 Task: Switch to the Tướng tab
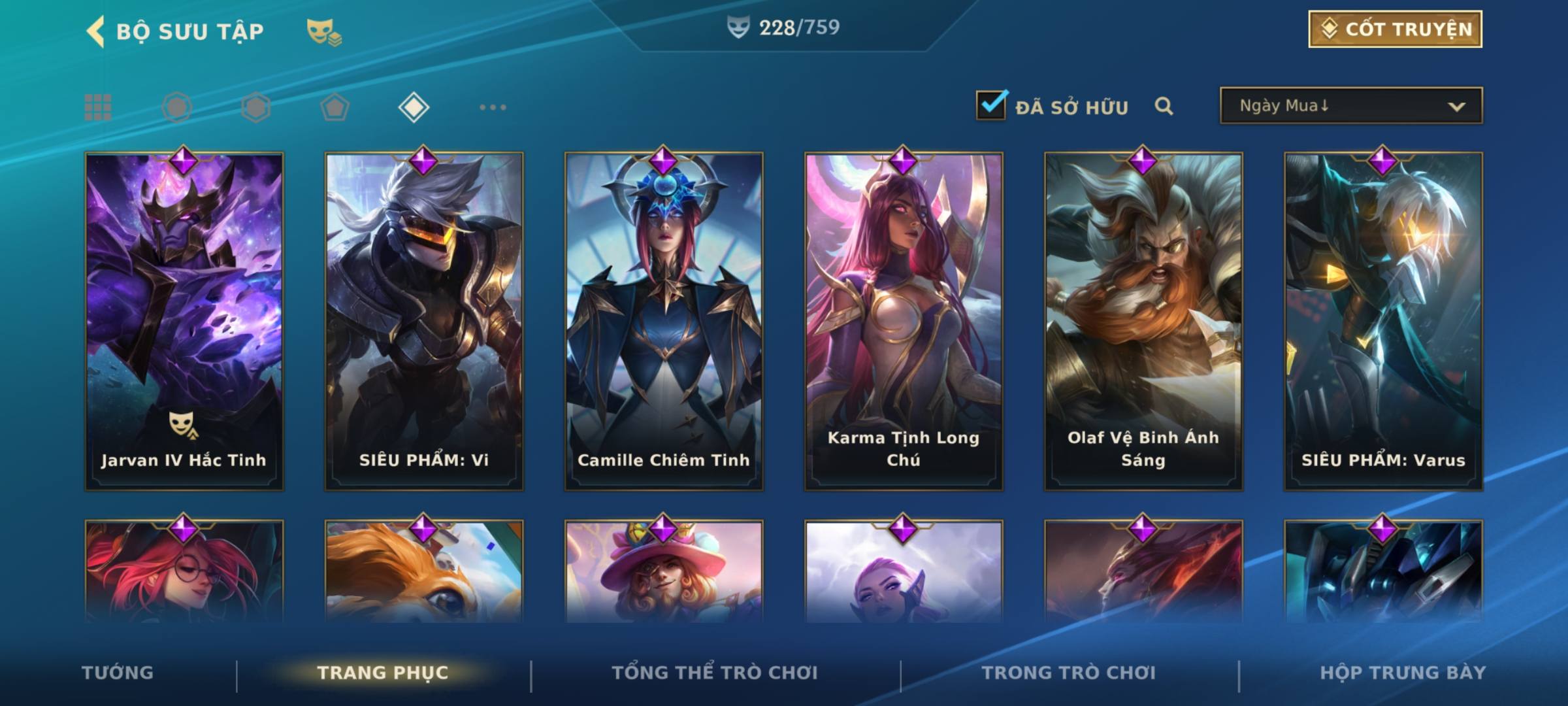click(118, 673)
